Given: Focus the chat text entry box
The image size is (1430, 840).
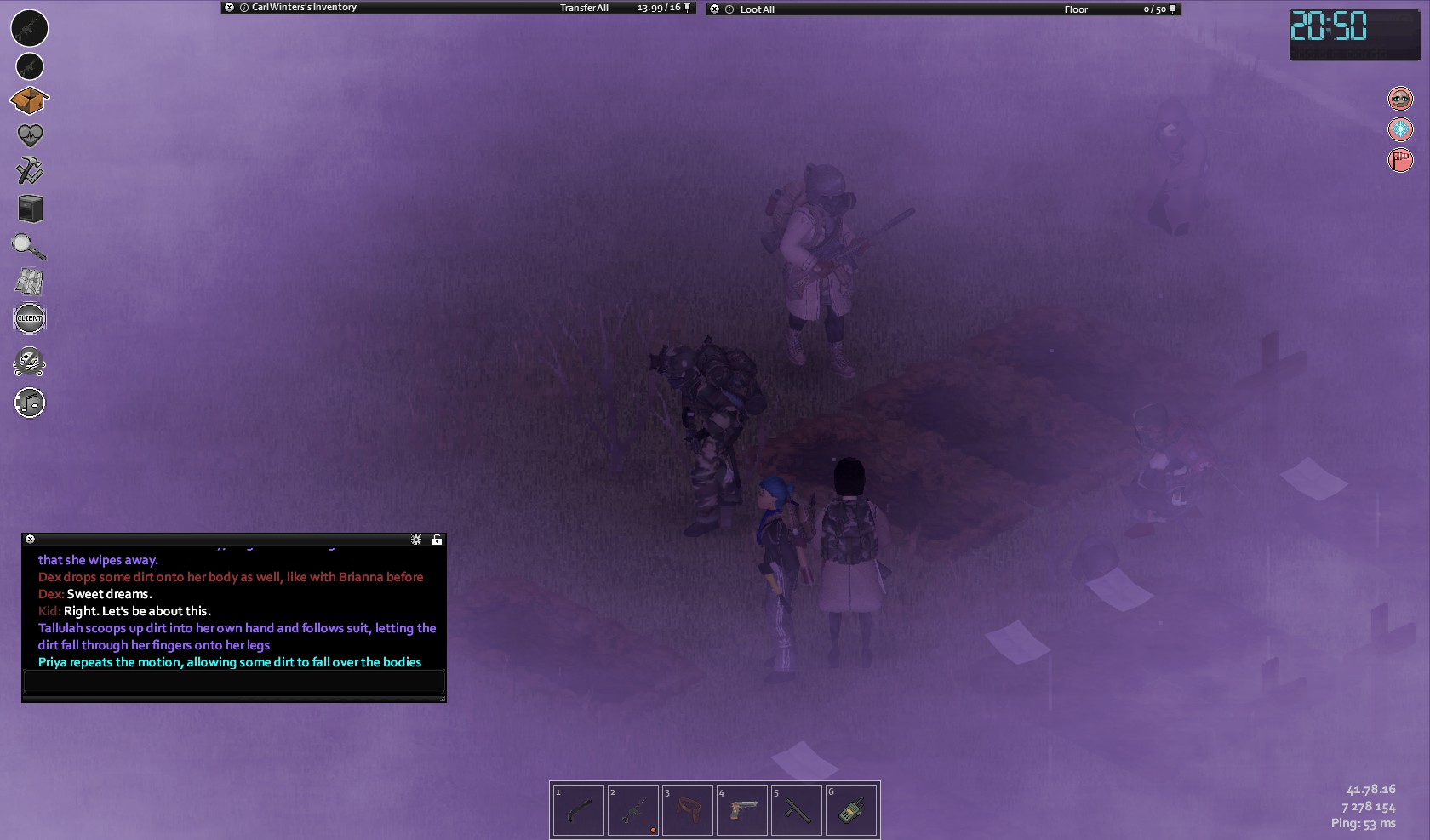Looking at the screenshot, I should tap(234, 682).
